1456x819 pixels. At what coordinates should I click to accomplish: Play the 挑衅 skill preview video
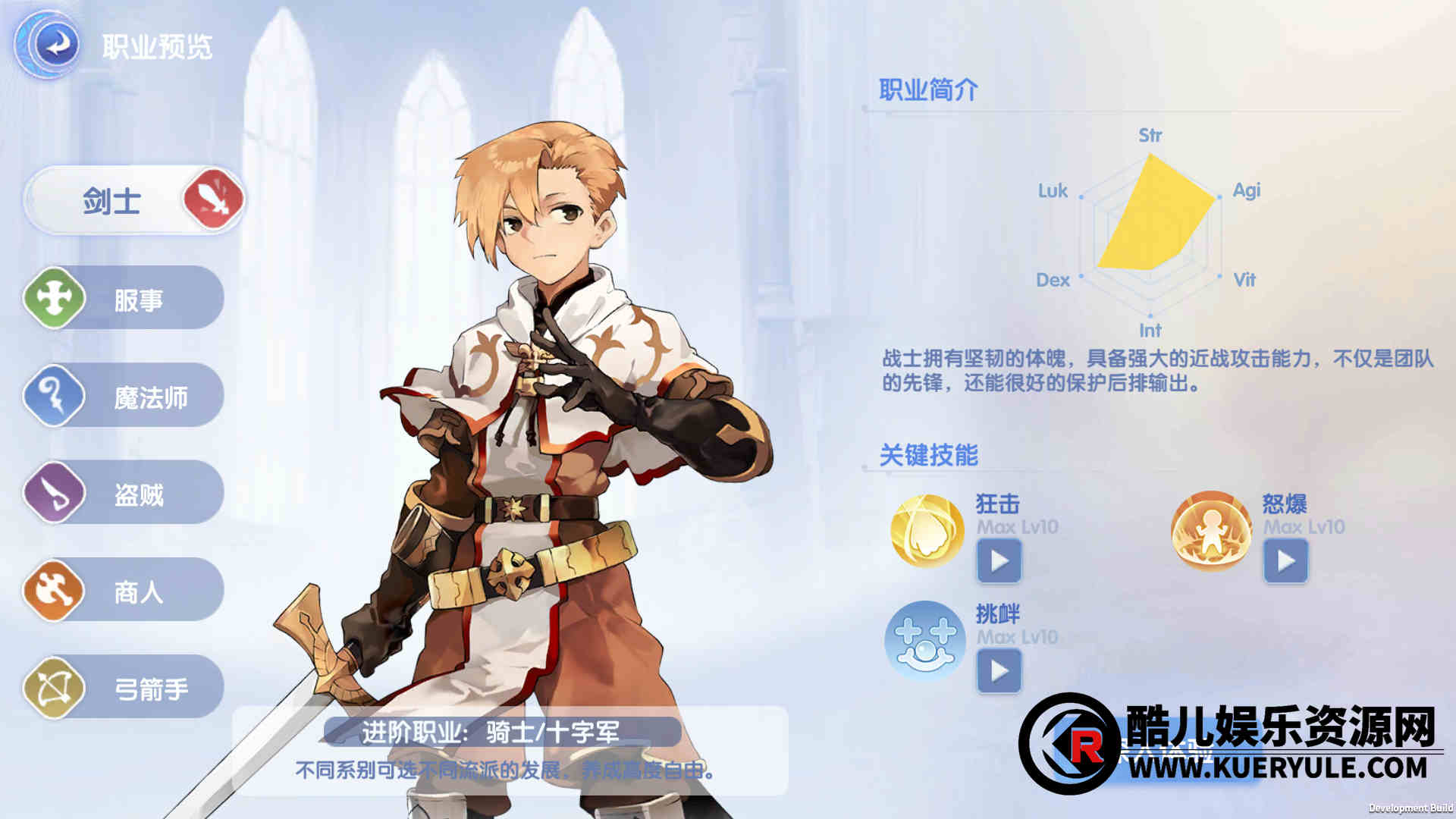pos(999,671)
